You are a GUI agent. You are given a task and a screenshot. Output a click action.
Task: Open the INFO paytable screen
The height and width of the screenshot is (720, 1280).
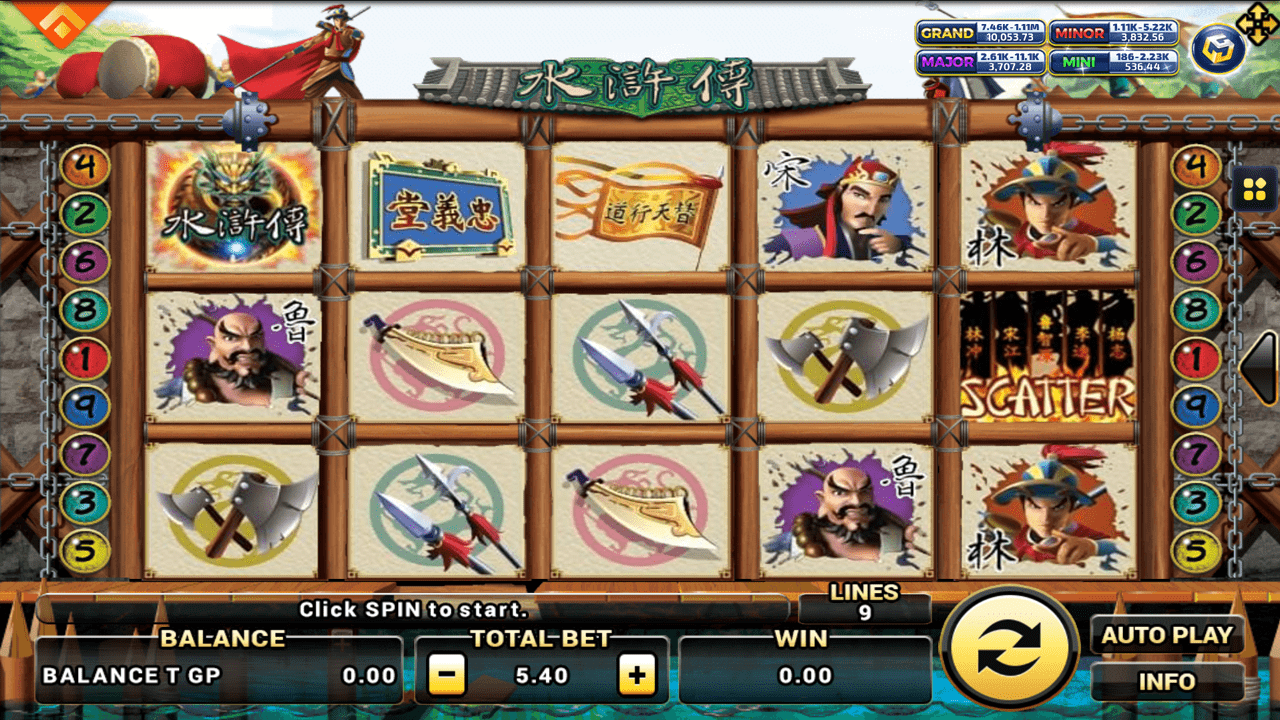click(x=1167, y=681)
